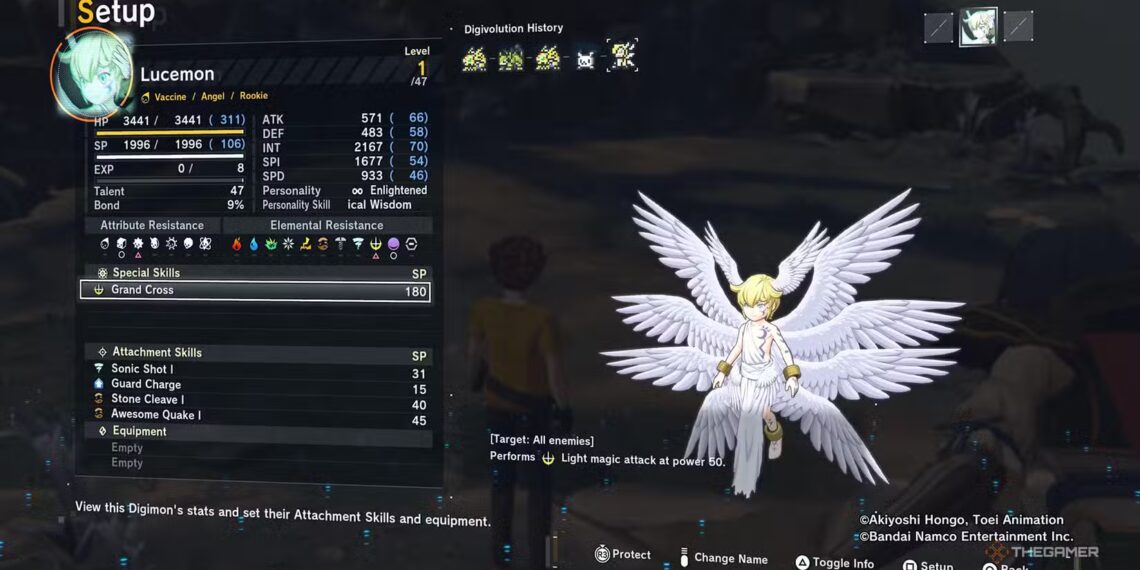The image size is (1140, 570).
Task: Click the Attachment Skills section header
Action: 156,352
